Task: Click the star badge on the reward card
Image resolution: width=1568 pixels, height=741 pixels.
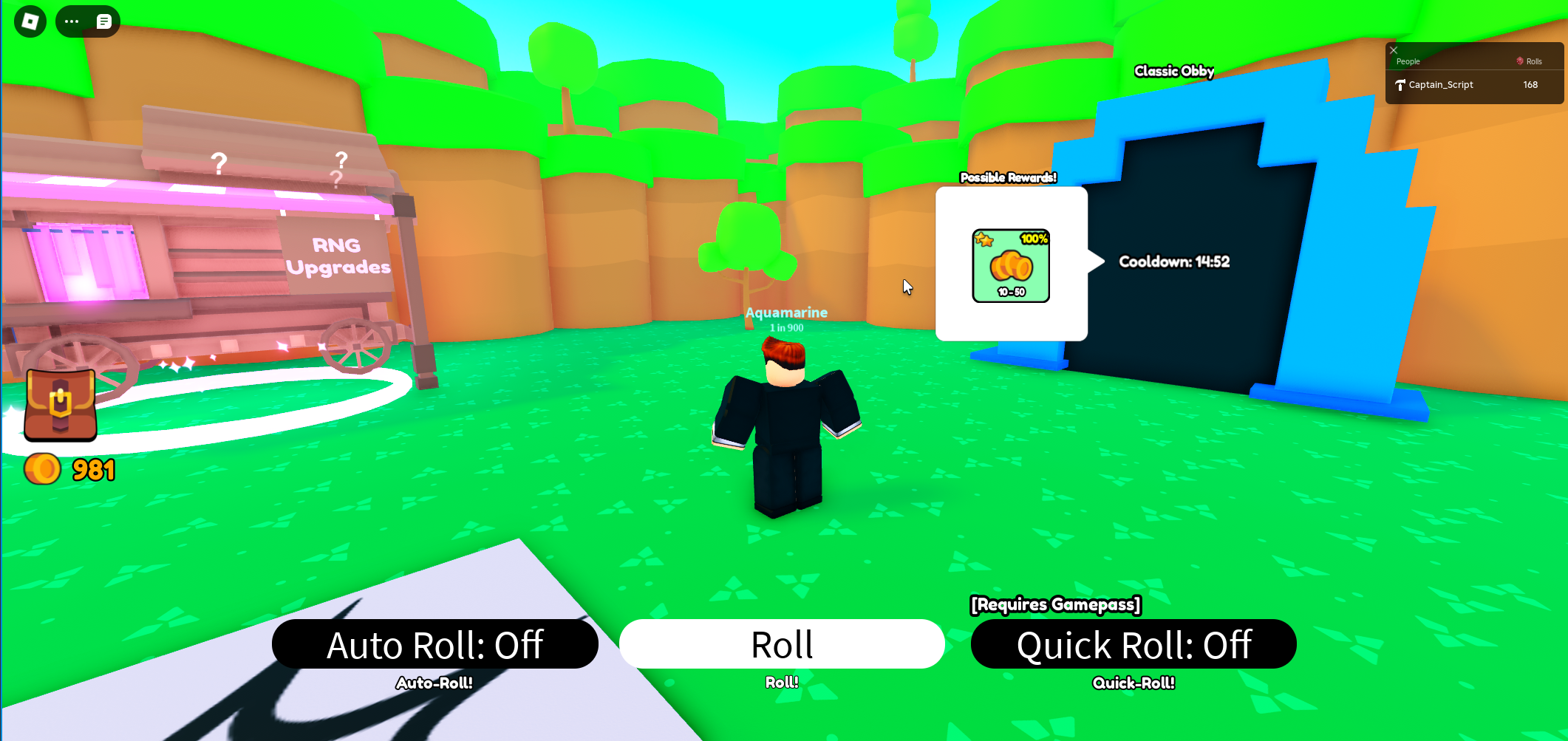Action: click(982, 239)
